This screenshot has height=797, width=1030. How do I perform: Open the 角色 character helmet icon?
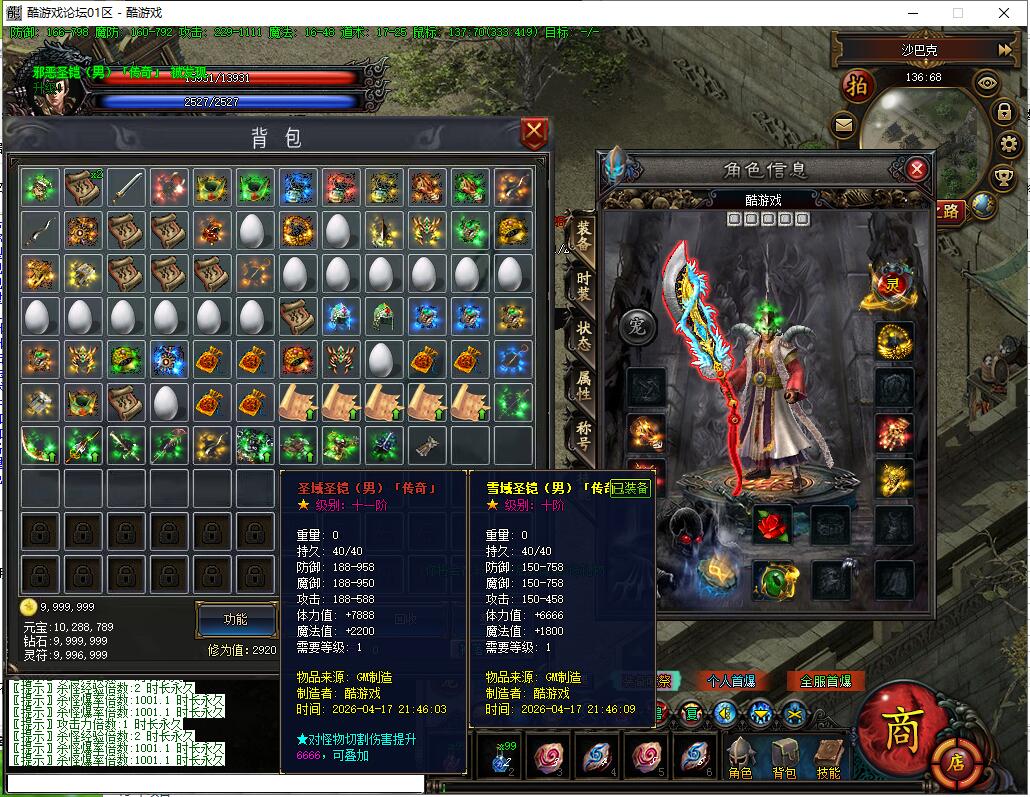(740, 759)
